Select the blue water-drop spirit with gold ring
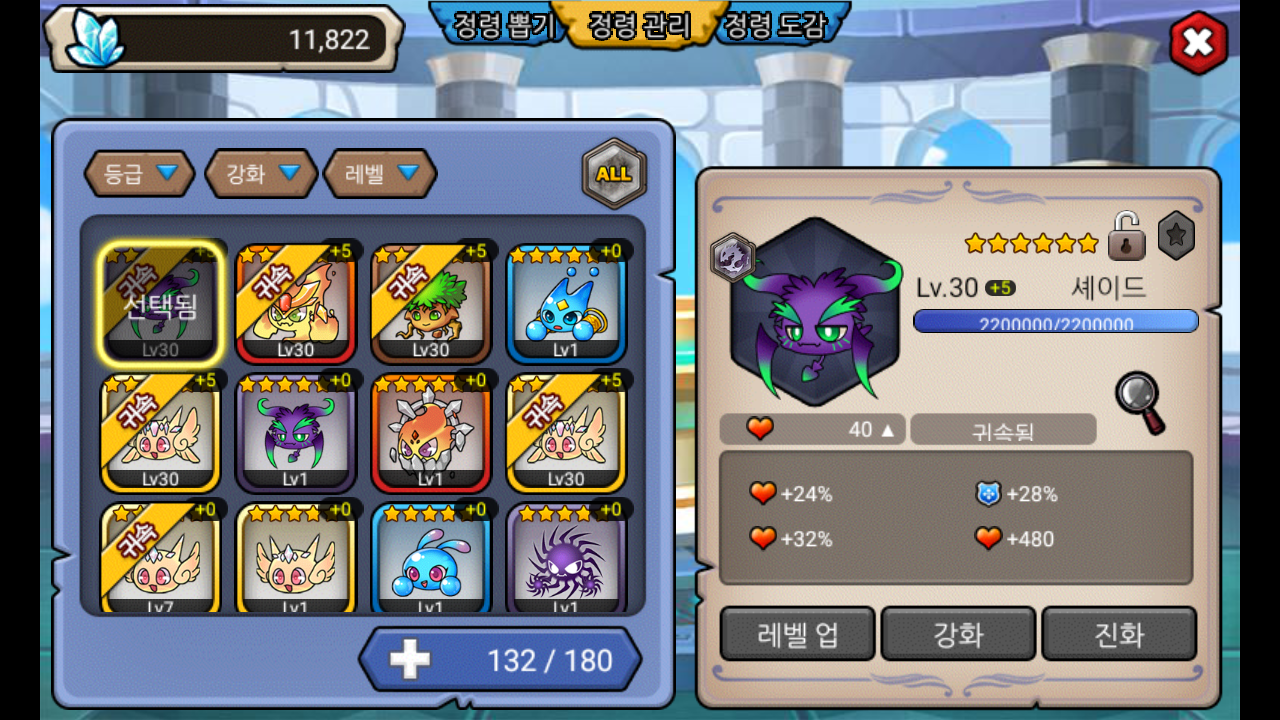The width and height of the screenshot is (1280, 720). [566, 304]
